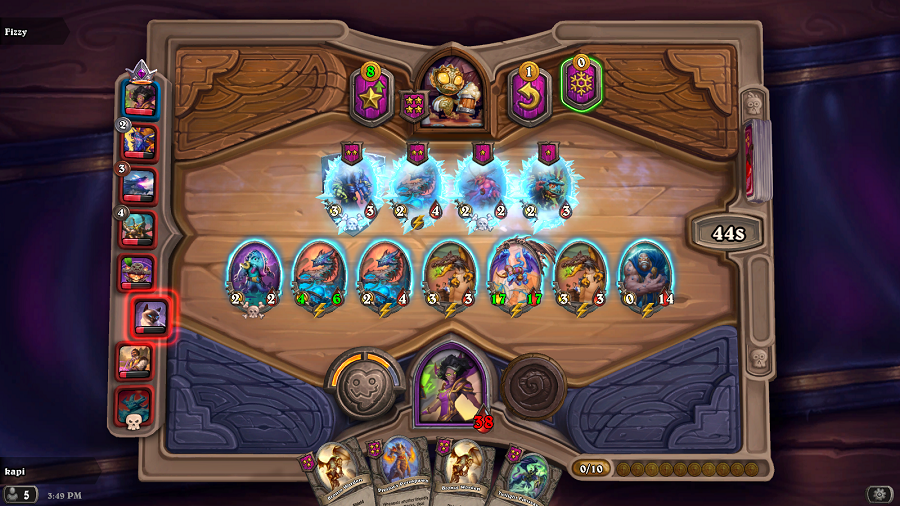900x506 pixels.
Task: Choose the green spectral card in hand
Action: click(526, 475)
